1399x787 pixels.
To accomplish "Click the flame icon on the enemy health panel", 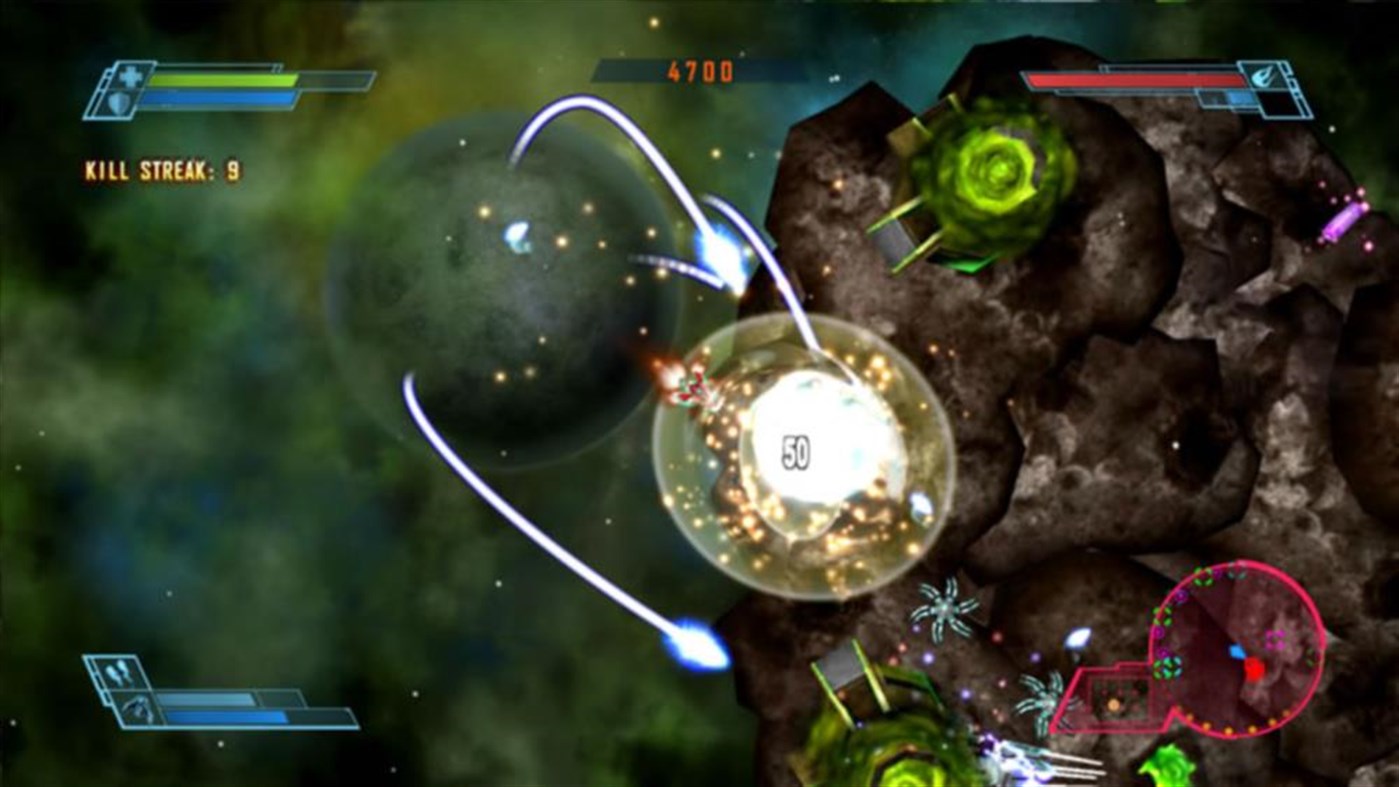I will coord(1263,76).
